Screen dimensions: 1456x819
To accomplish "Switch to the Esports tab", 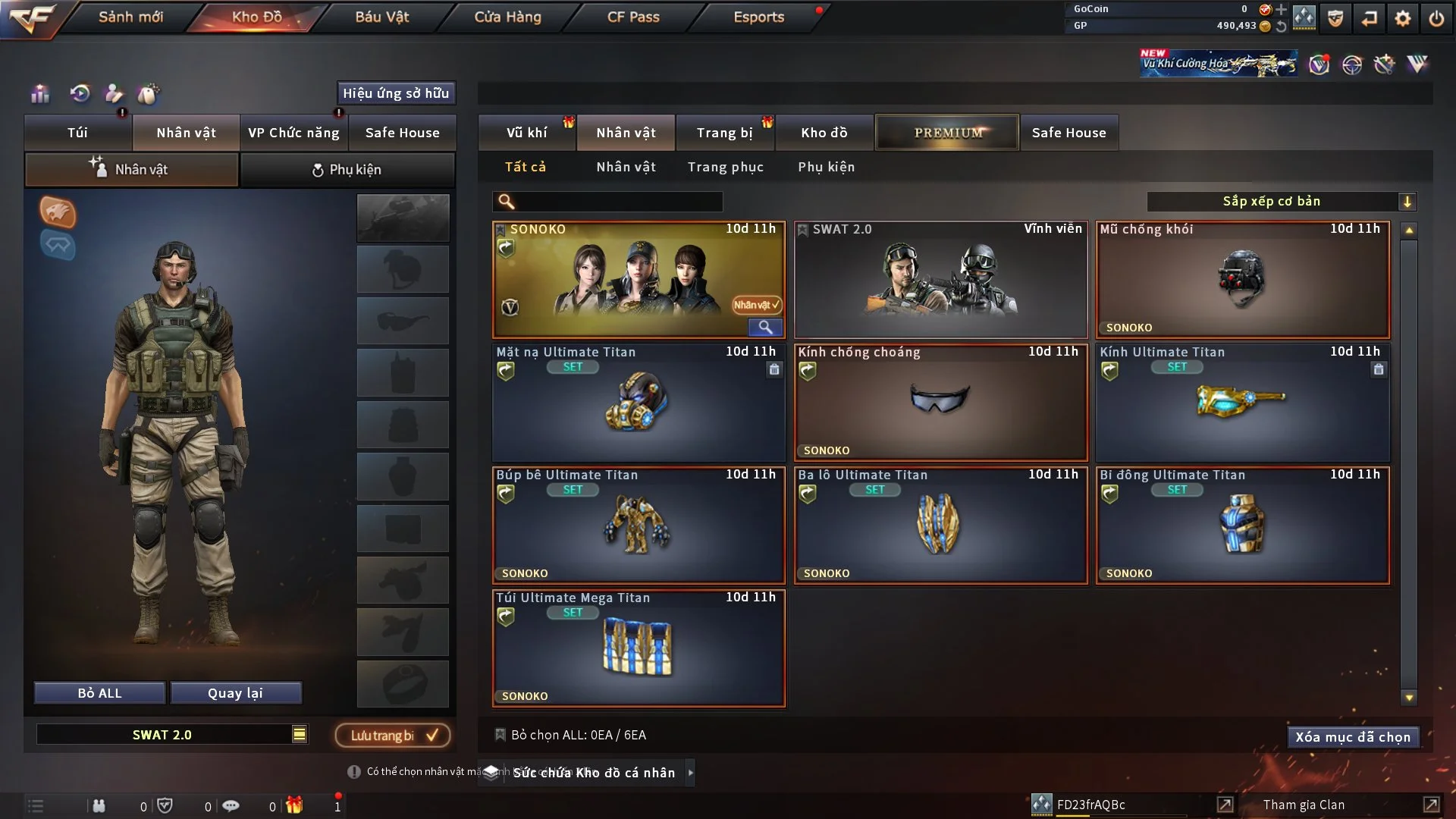I will (758, 17).
